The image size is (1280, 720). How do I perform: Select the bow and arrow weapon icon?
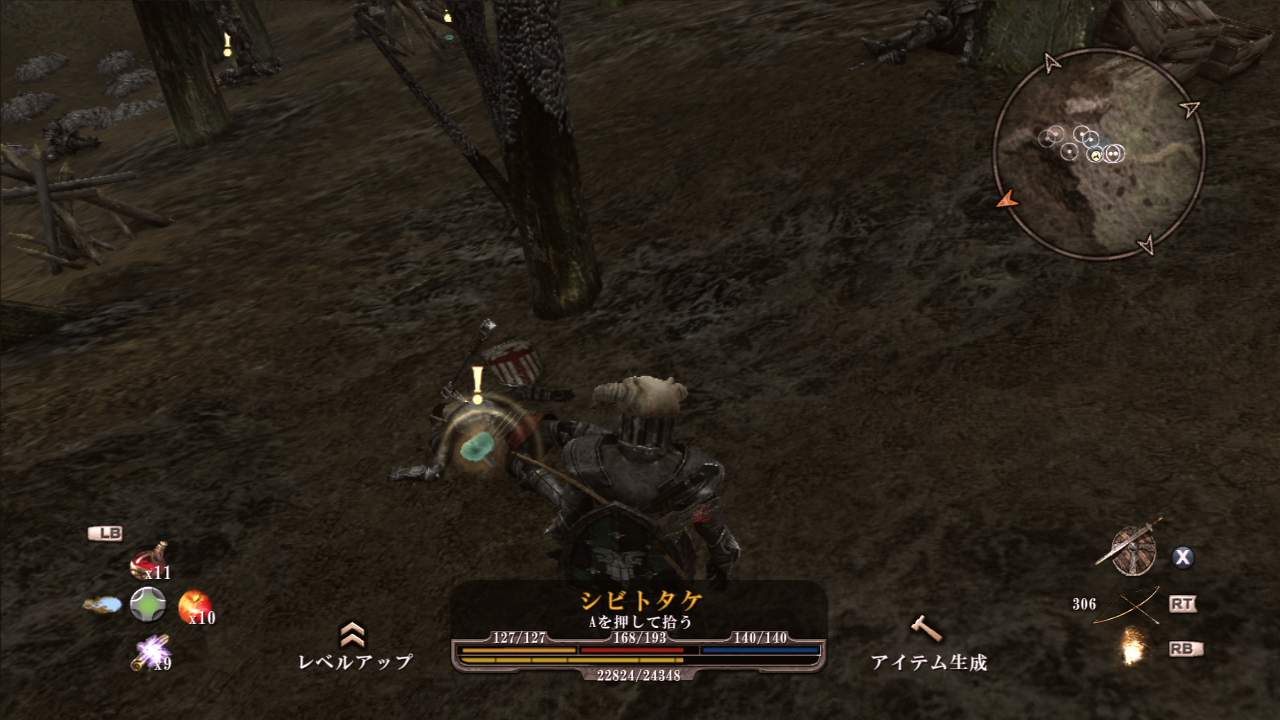1128,604
